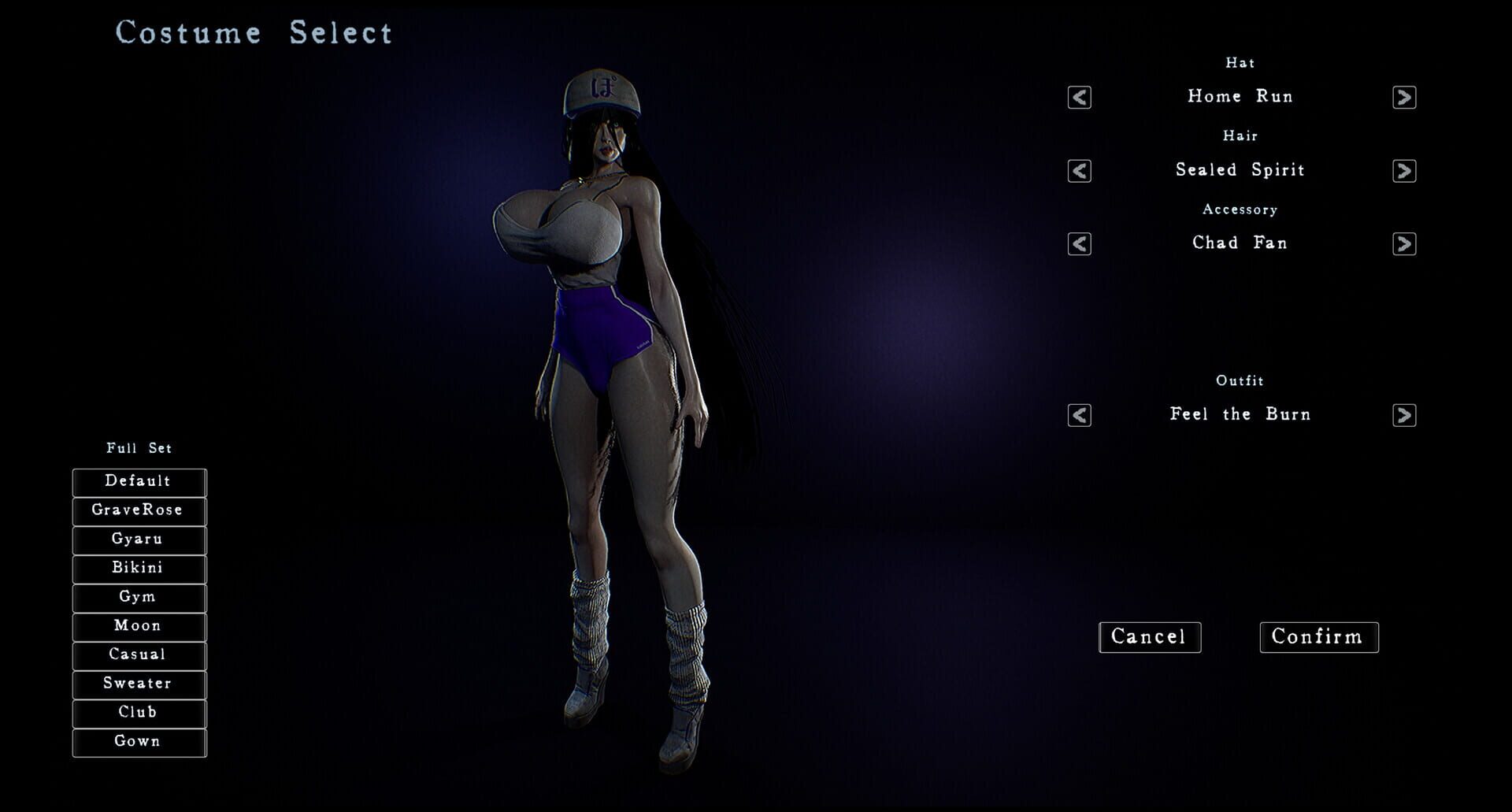The image size is (1512, 812).
Task: Select the Gym outfit set
Action: click(x=139, y=597)
